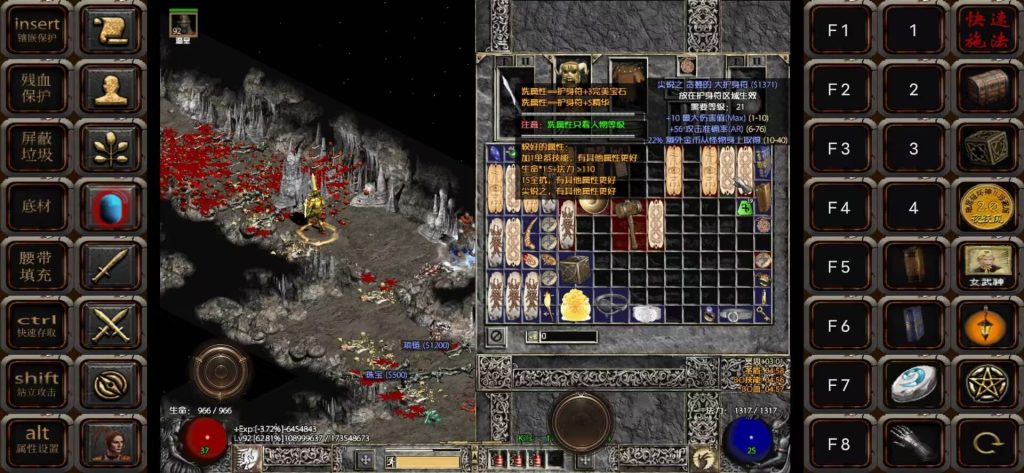Activate the F5 hotkey button
1024x473 pixels.
[x=838, y=265]
